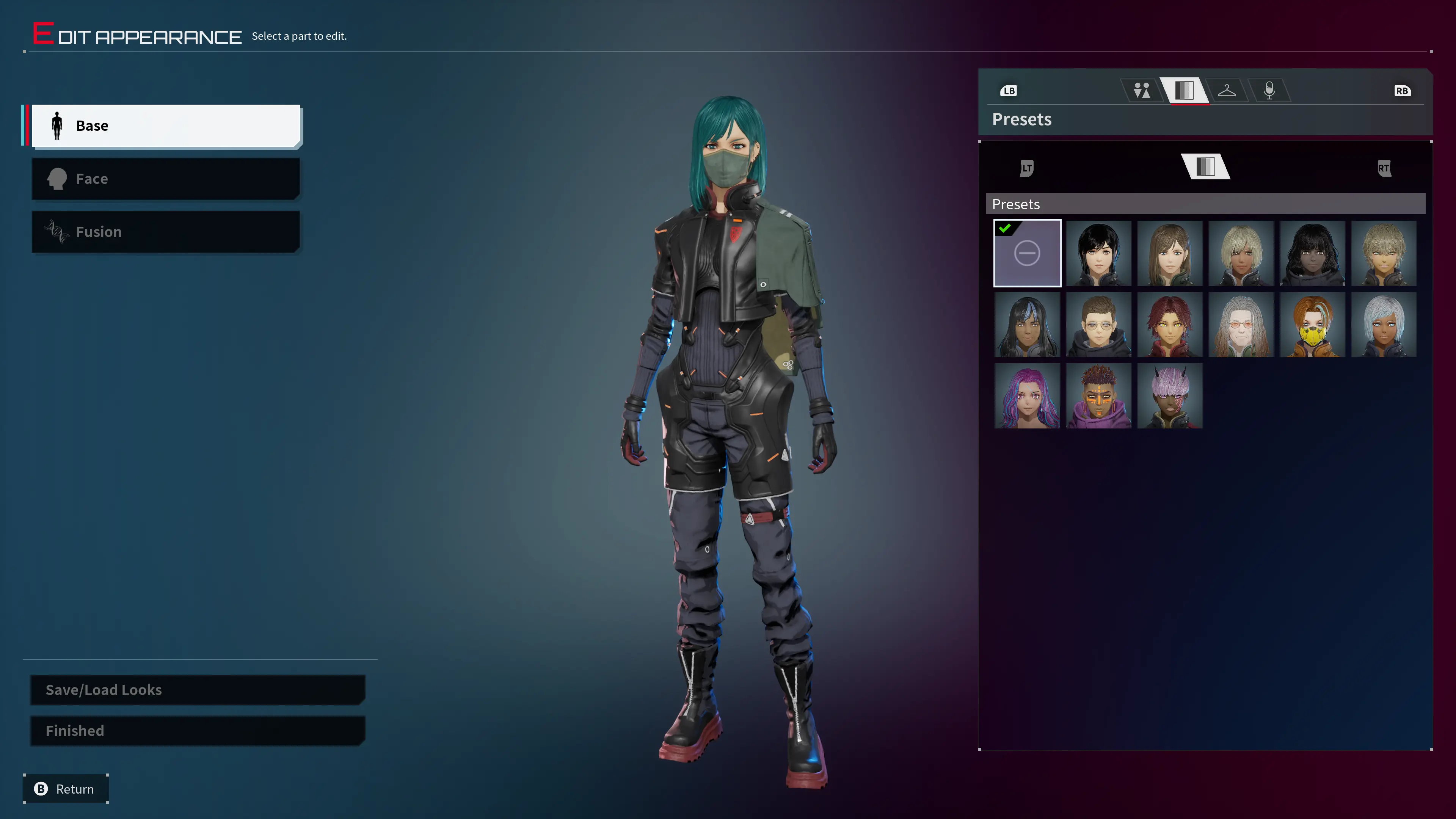Switch to the microphone voice tab

click(x=1269, y=91)
